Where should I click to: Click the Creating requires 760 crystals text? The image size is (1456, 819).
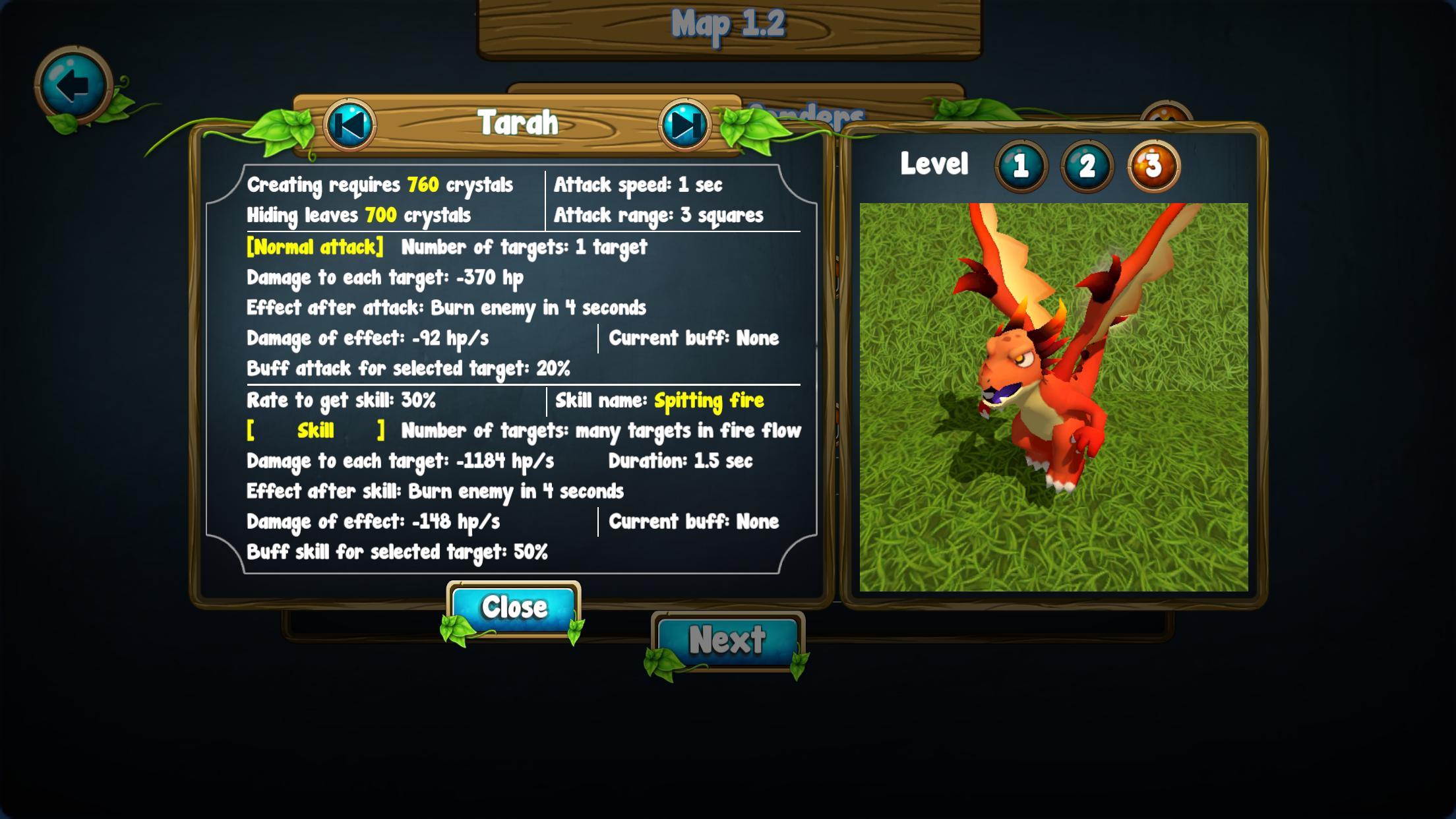point(379,185)
